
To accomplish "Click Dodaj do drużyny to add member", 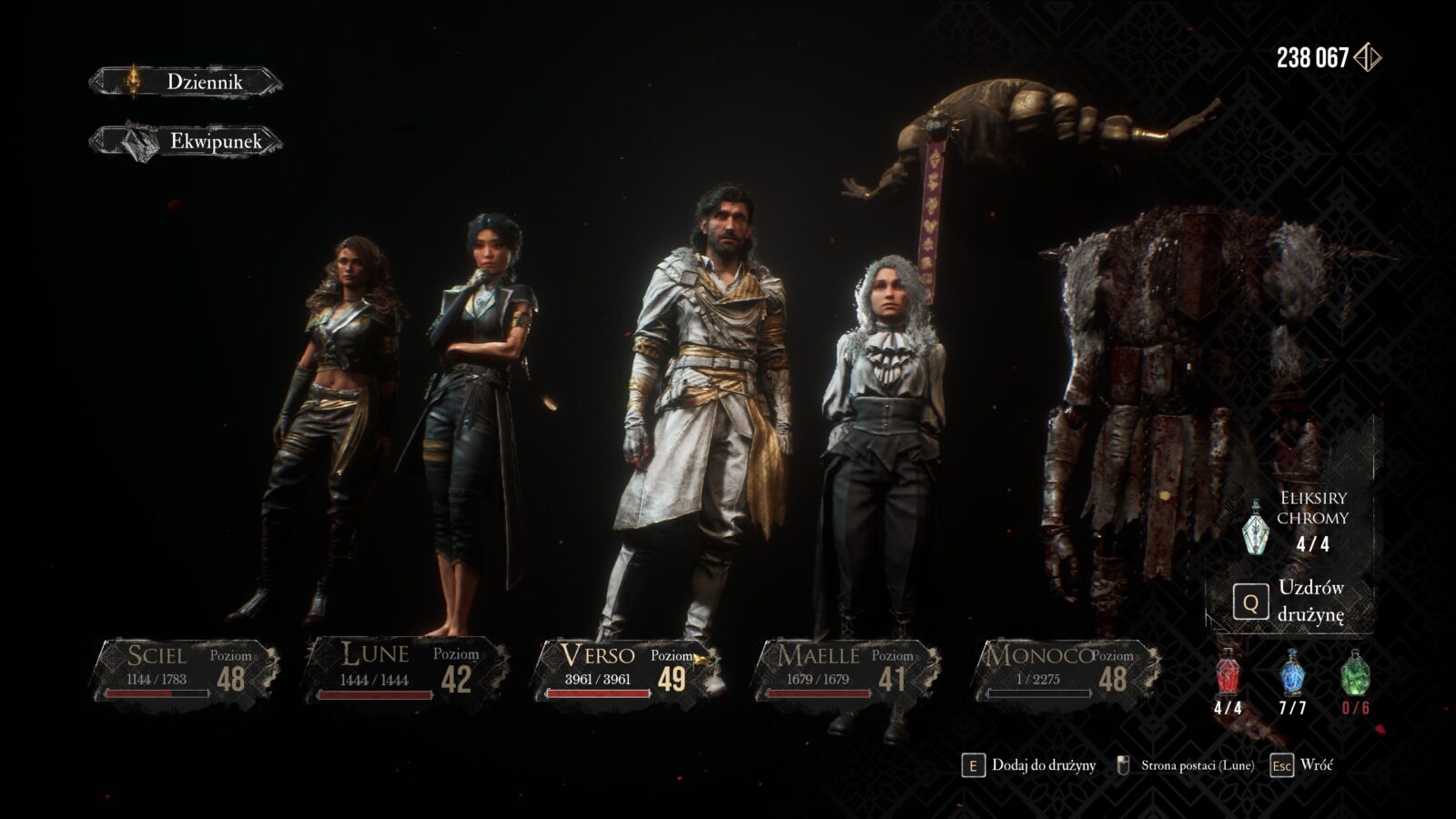I will click(1029, 765).
